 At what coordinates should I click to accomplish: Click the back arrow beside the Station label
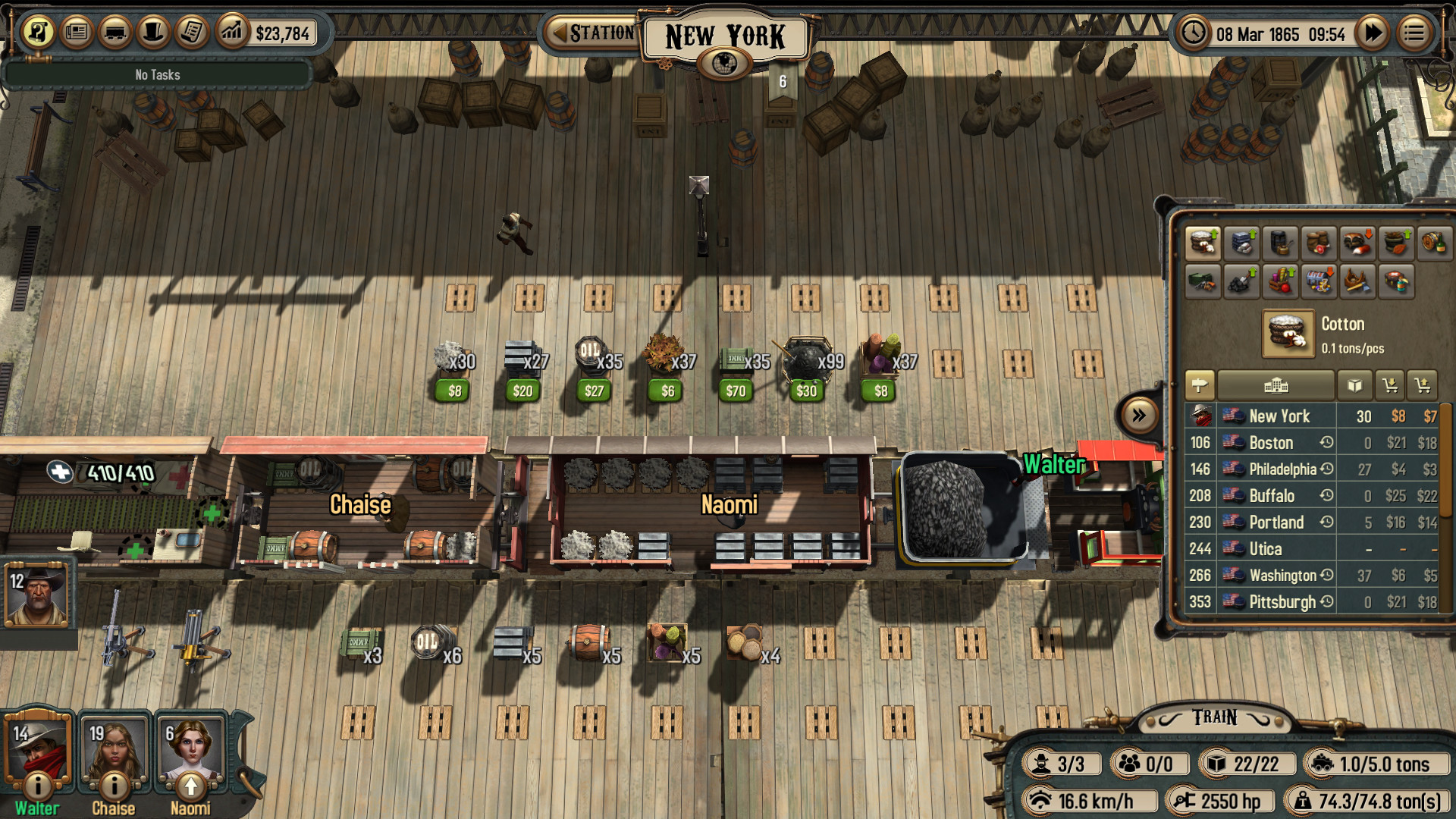(x=559, y=31)
